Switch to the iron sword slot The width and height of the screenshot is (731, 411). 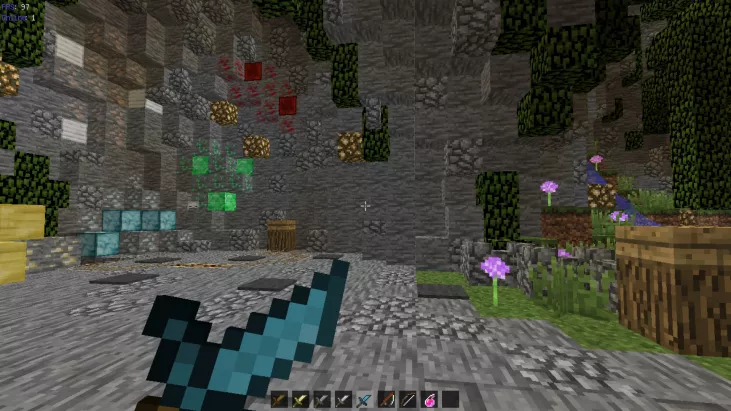(x=343, y=400)
